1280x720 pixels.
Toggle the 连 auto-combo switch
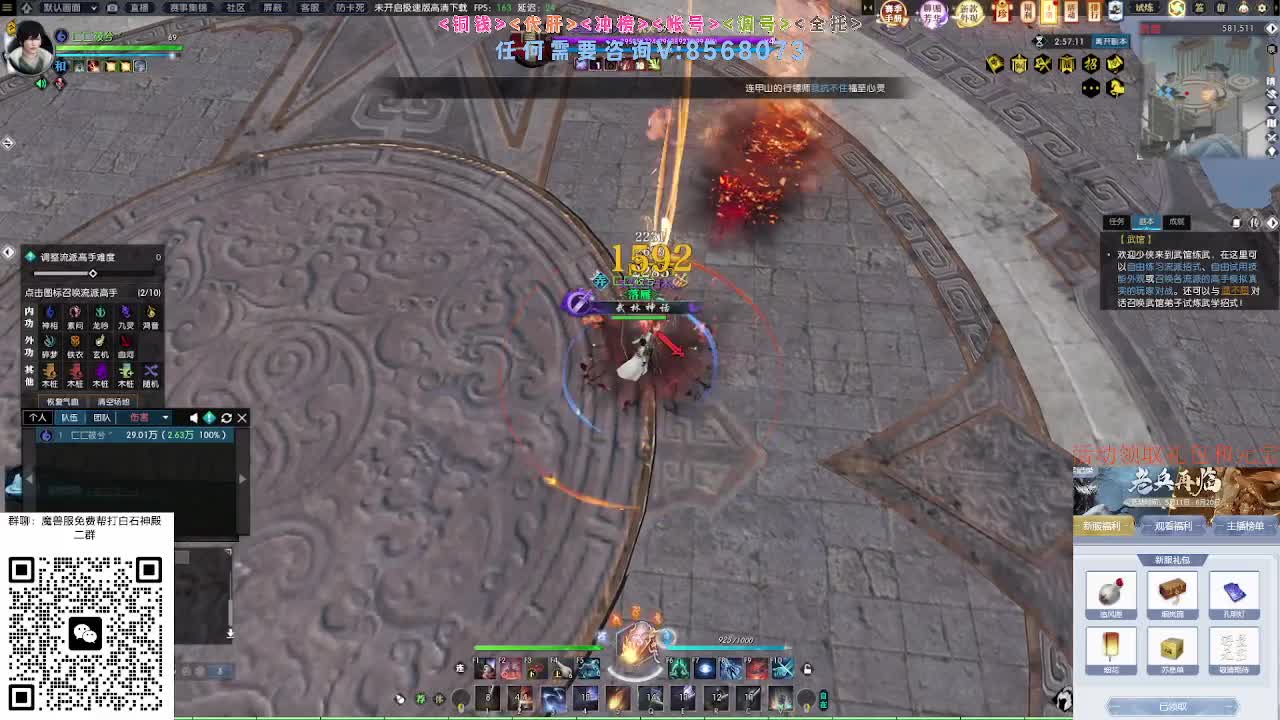pyautogui.click(x=458, y=668)
